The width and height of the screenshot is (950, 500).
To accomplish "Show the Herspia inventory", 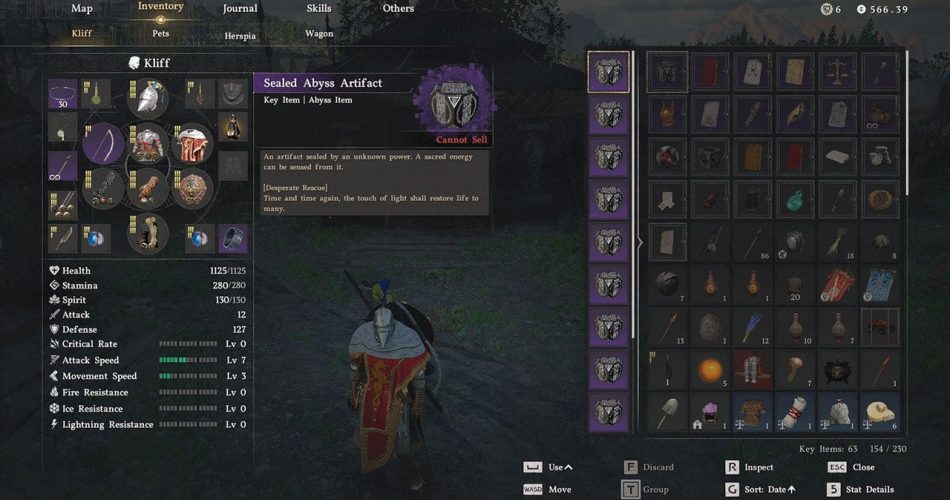I will 240,33.
